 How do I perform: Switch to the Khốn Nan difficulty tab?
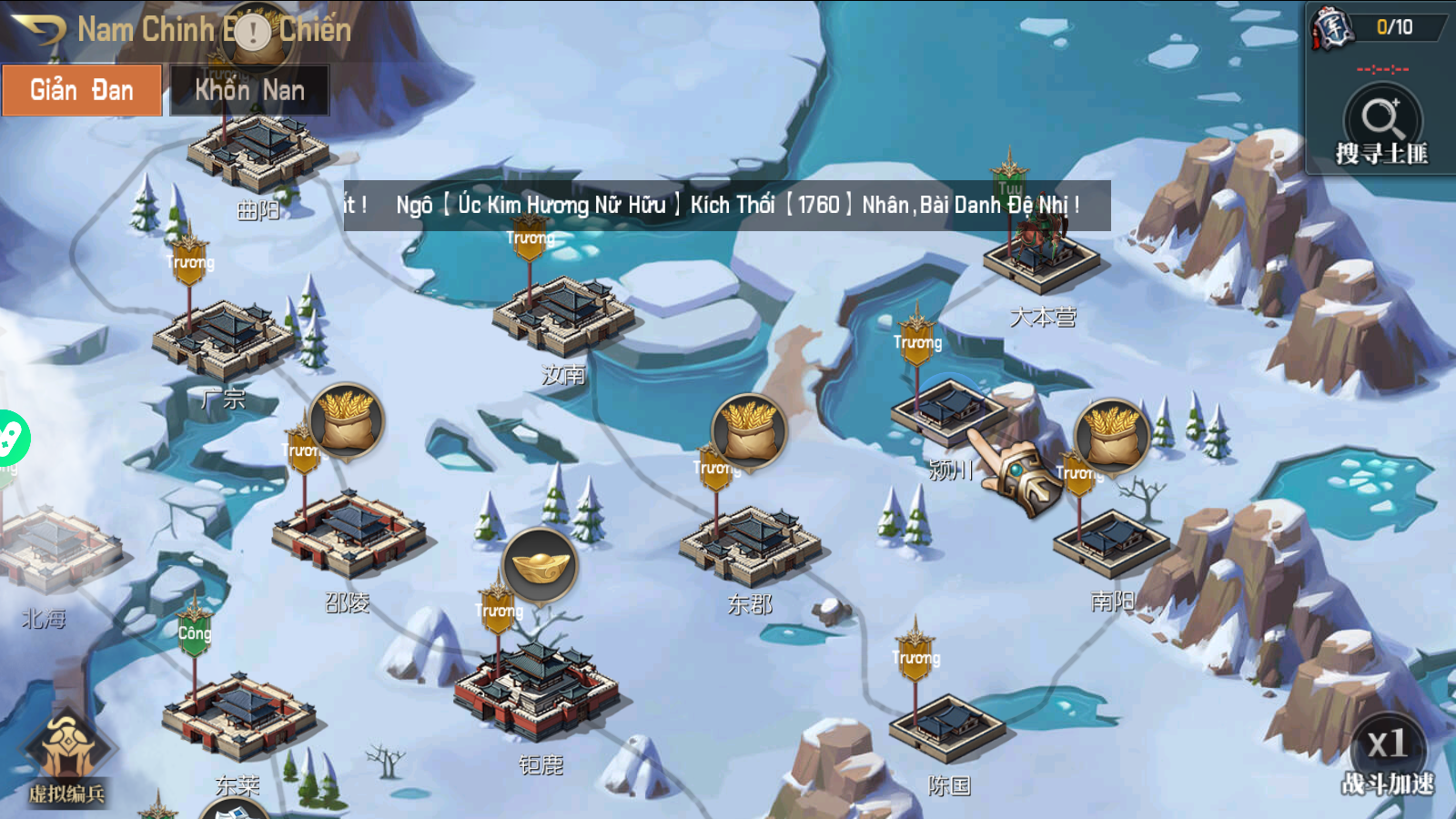(x=249, y=90)
